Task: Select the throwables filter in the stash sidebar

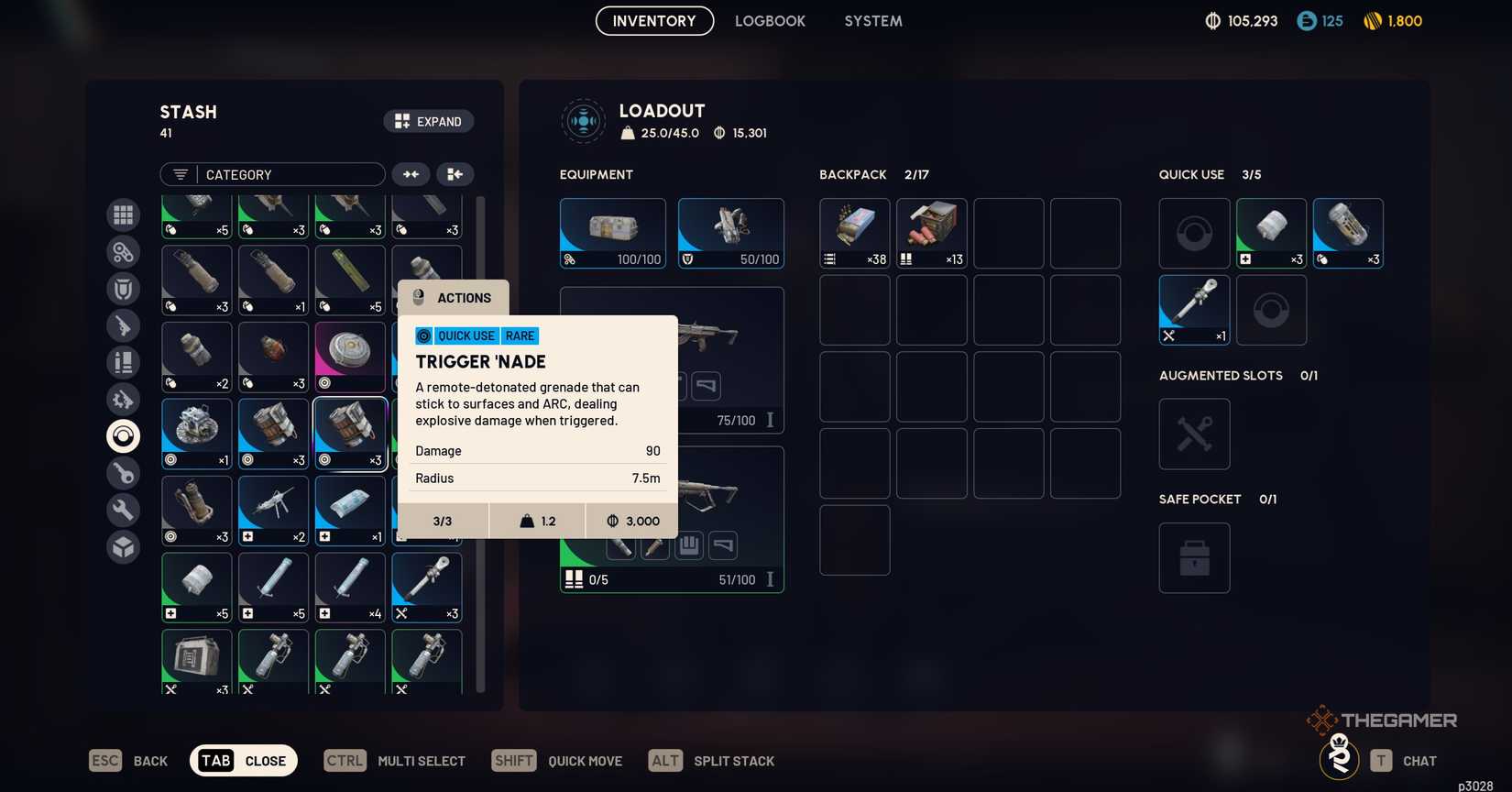Action: click(x=123, y=436)
